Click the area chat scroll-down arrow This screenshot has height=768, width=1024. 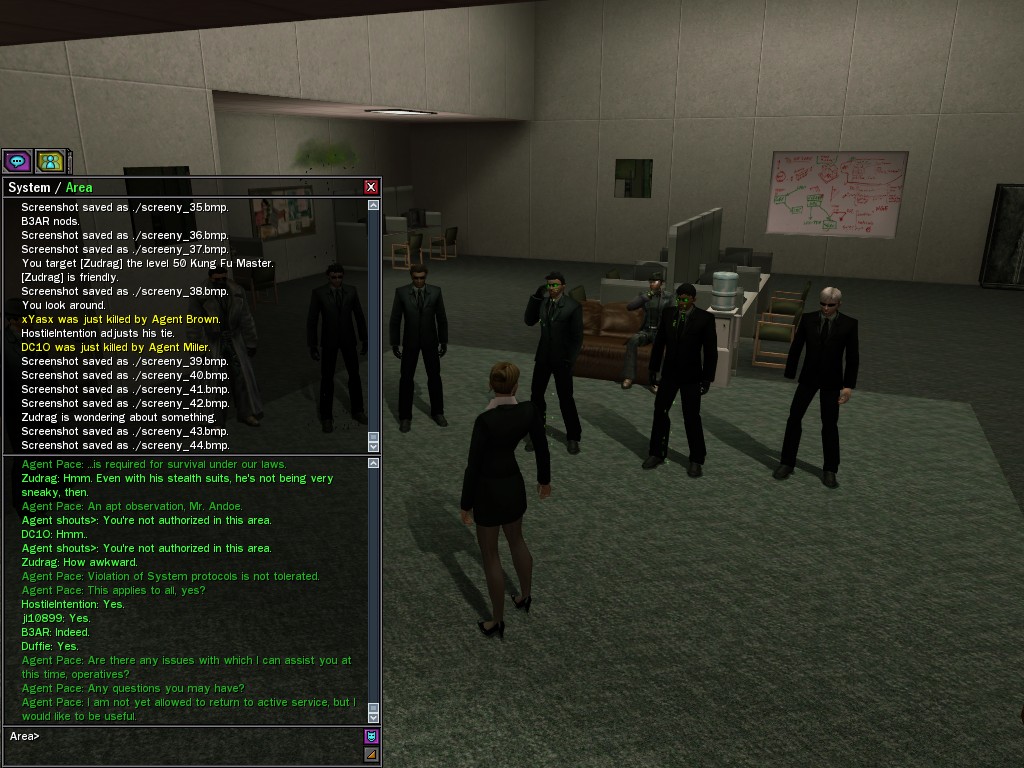(374, 716)
